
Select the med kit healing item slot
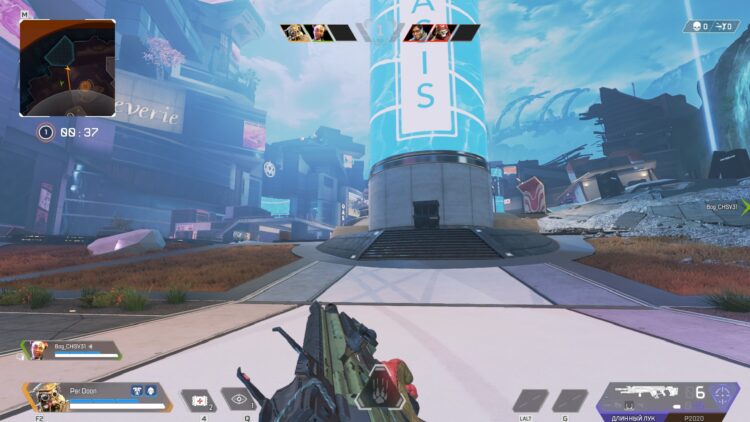pos(199,399)
